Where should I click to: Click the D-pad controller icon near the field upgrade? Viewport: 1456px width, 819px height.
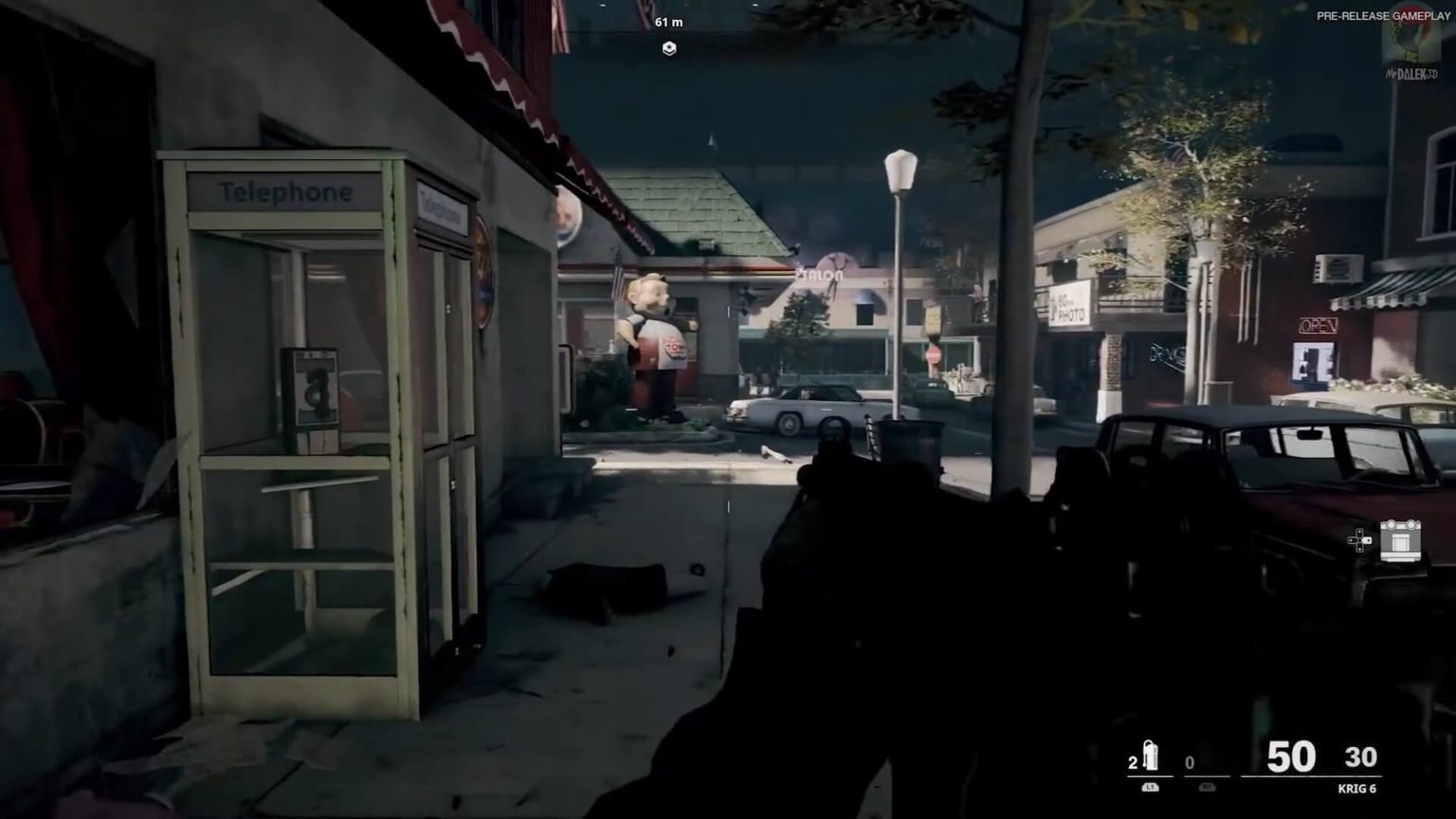click(1359, 540)
